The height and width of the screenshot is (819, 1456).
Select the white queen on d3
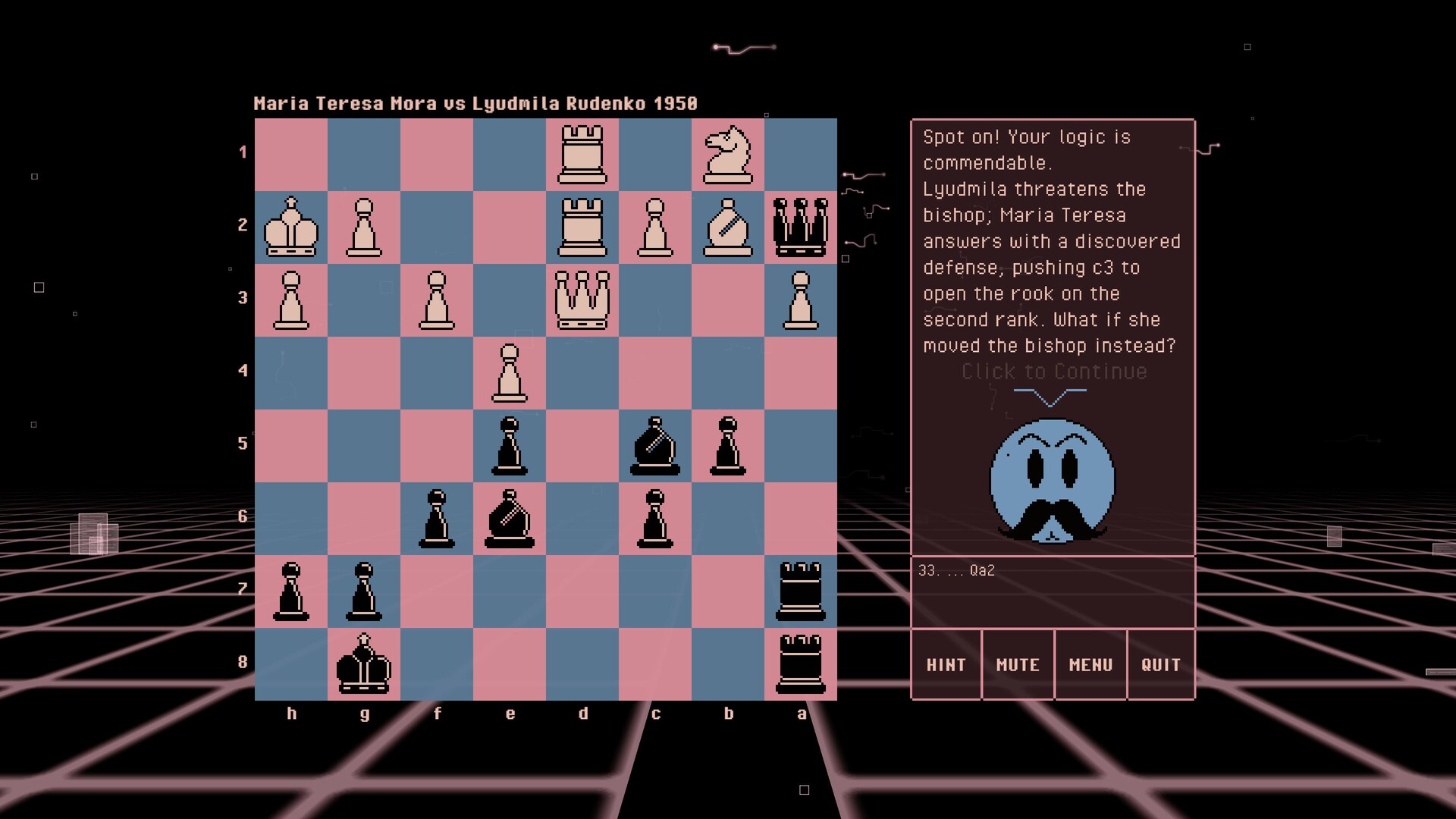point(582,300)
